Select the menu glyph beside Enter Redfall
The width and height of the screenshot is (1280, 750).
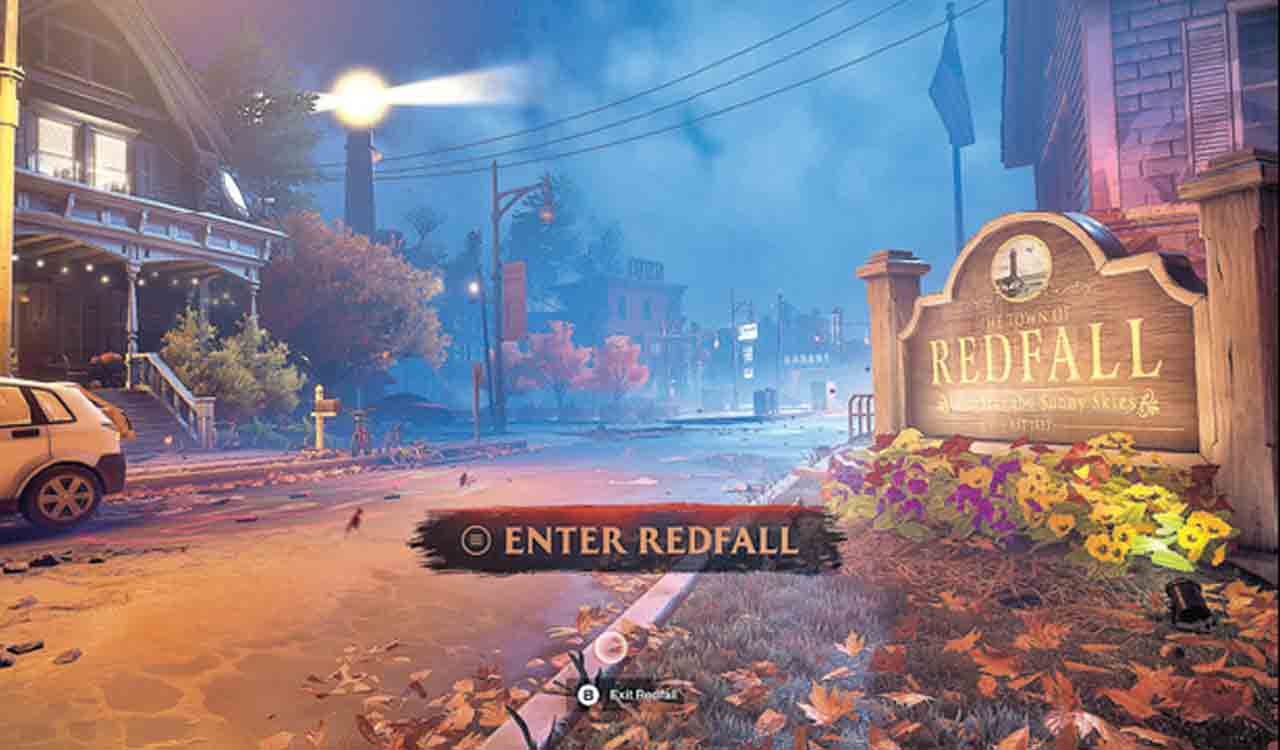click(480, 538)
